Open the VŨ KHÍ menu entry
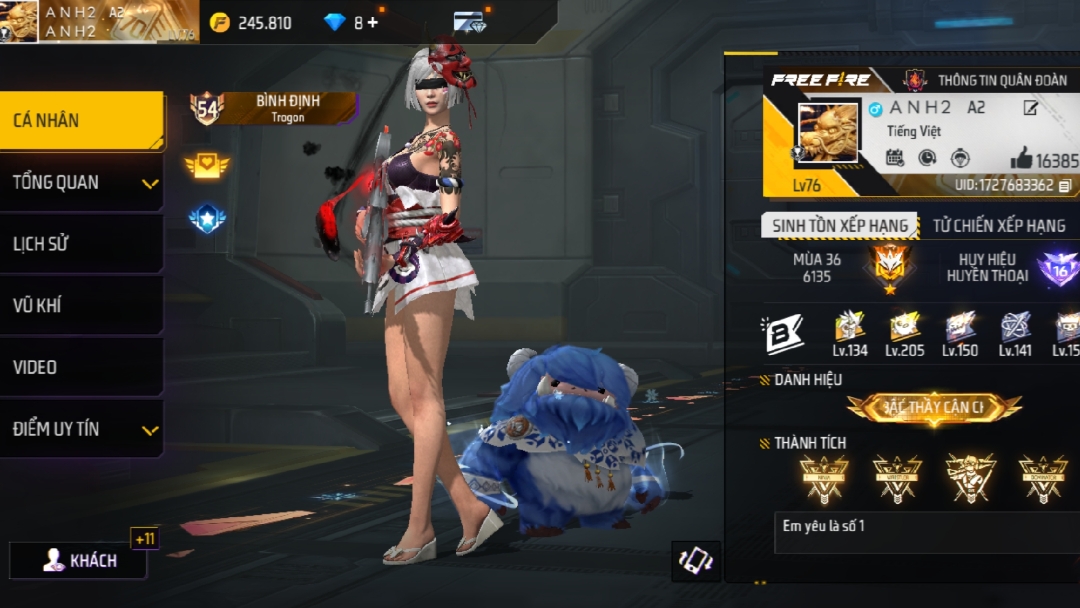The image size is (1080, 608). (x=82, y=306)
